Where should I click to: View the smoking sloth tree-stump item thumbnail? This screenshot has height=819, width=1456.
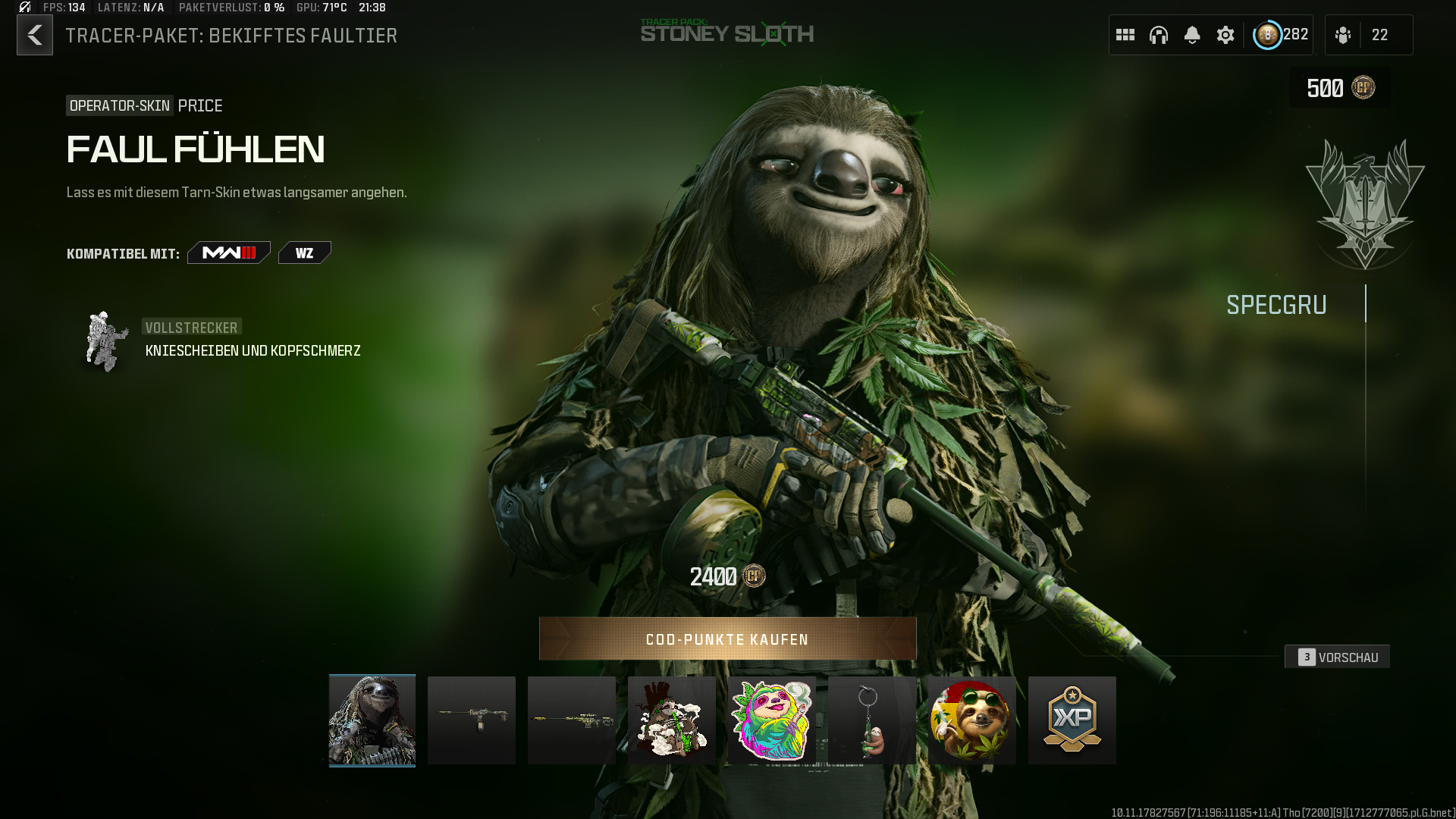[x=672, y=720]
